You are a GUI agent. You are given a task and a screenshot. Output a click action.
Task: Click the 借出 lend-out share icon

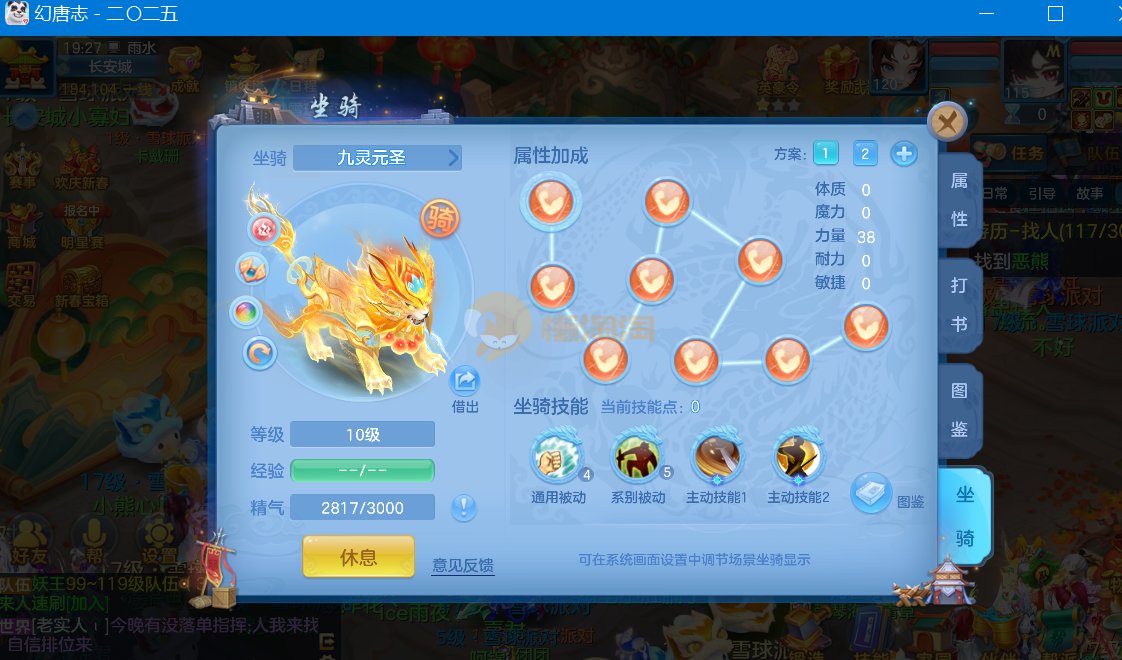pyautogui.click(x=465, y=381)
